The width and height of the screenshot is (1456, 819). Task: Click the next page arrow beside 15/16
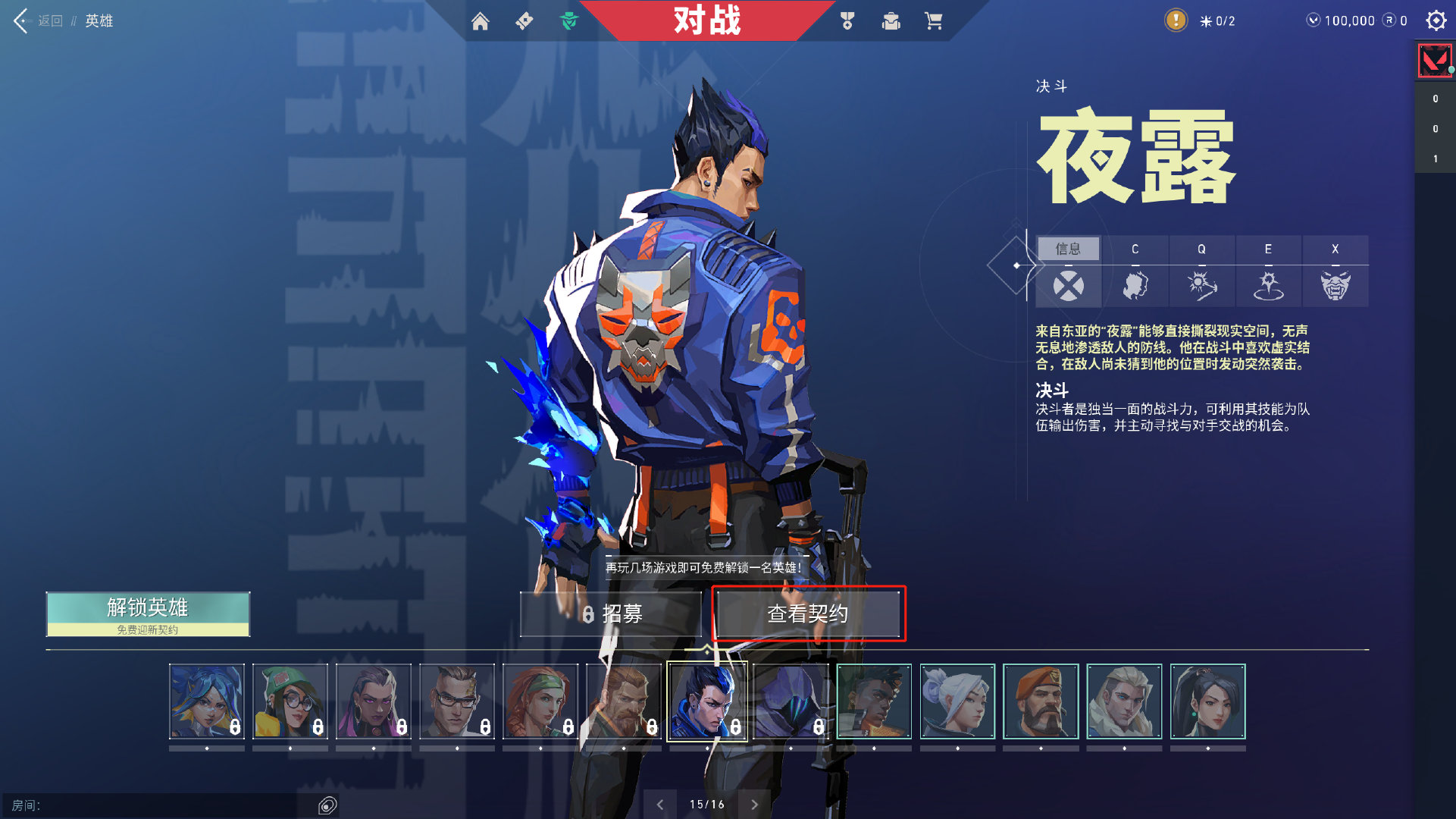pos(755,804)
